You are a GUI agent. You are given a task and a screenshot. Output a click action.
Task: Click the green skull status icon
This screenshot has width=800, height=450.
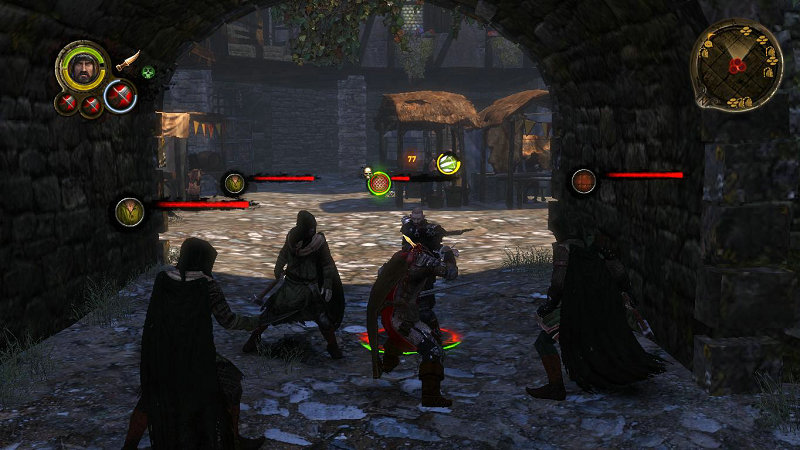click(x=148, y=72)
